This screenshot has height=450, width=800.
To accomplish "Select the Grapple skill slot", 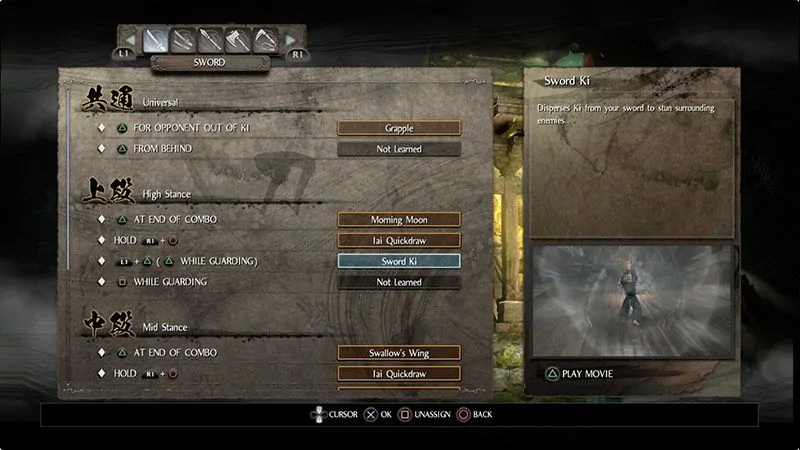I will point(399,128).
